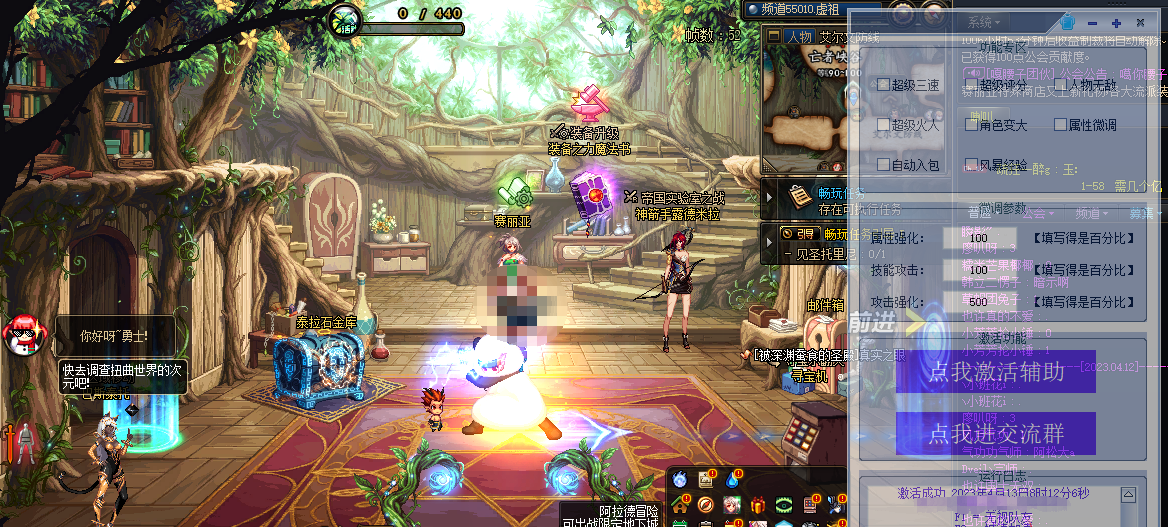This screenshot has height=527, width=1168.
Task: Click the 点我激活辅助 button
Action: [995, 372]
